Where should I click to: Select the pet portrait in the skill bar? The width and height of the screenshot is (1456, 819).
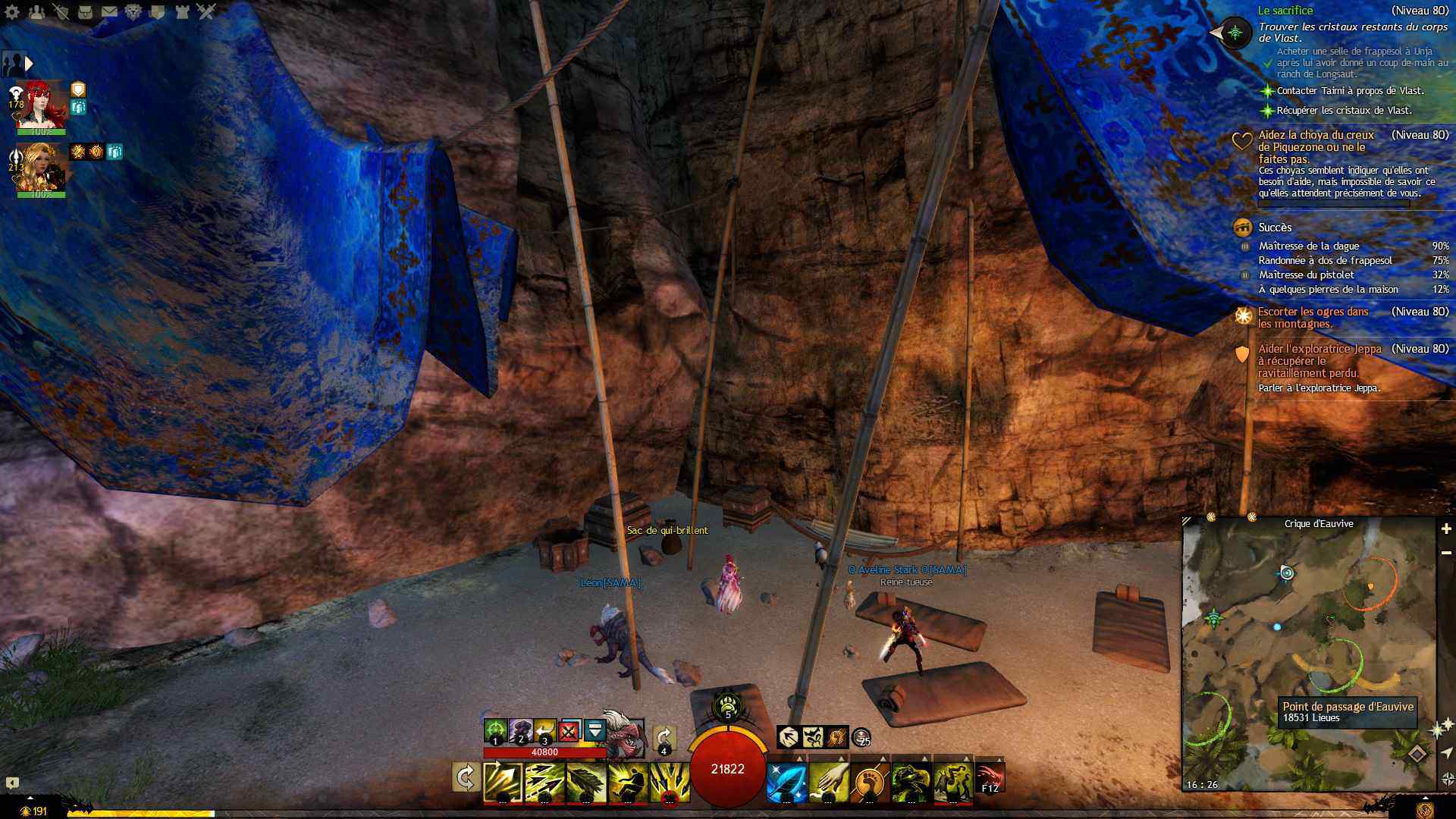tap(623, 732)
